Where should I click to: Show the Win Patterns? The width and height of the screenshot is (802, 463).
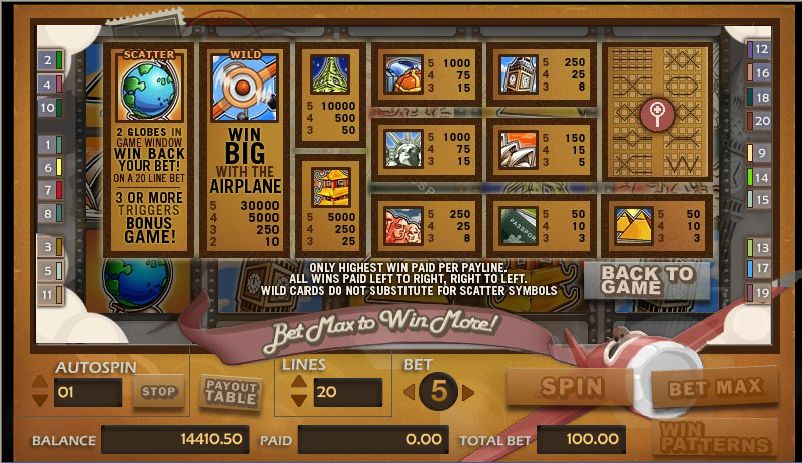coord(714,437)
